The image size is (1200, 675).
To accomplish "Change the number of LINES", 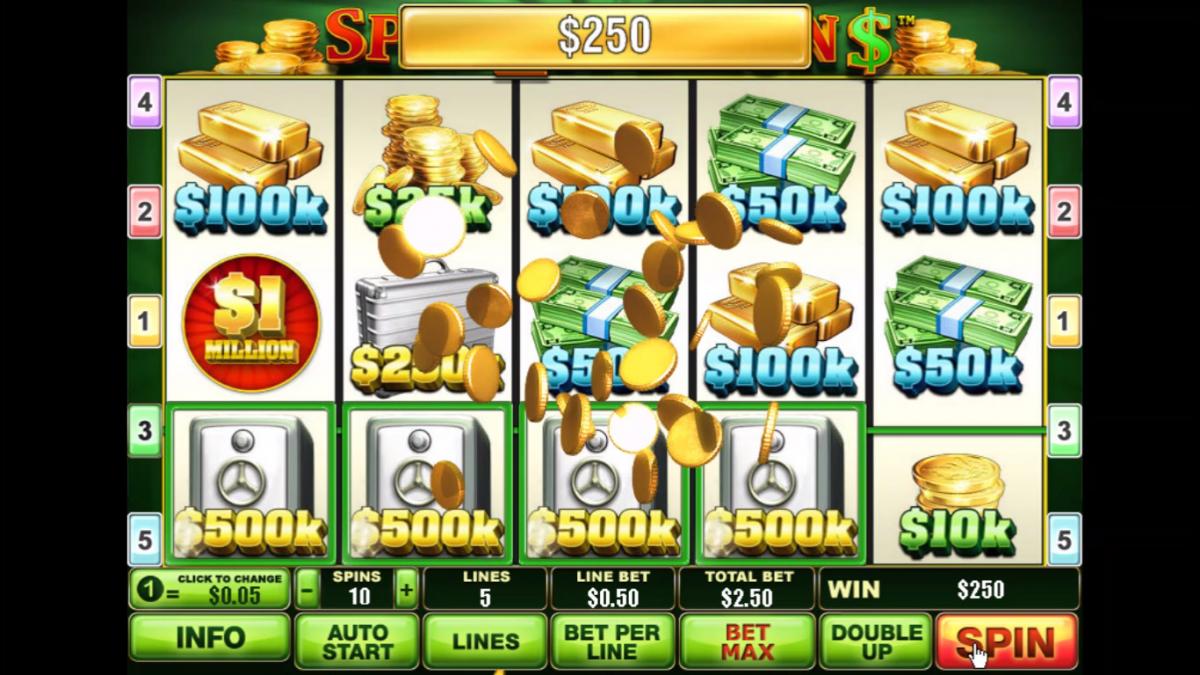I will click(x=485, y=641).
